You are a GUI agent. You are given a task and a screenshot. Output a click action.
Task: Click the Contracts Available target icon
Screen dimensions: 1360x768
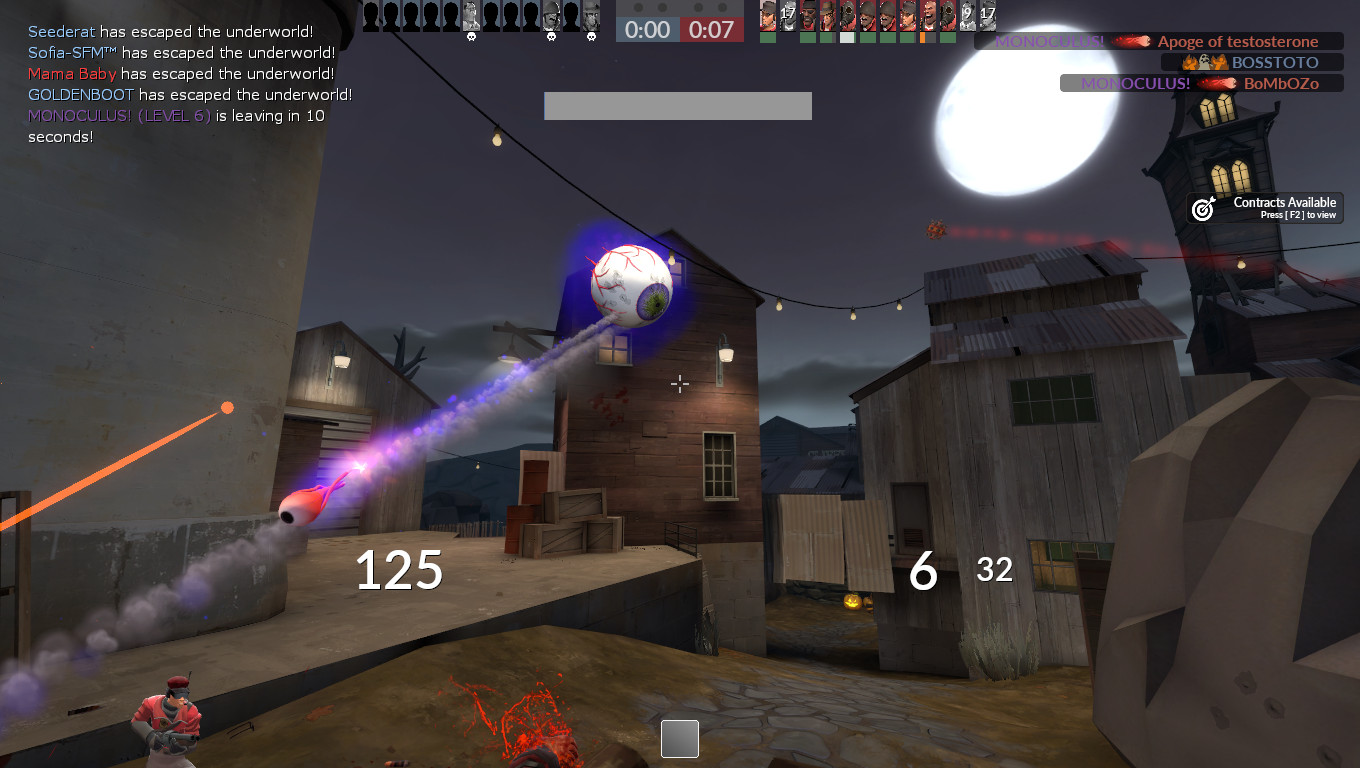point(1200,208)
